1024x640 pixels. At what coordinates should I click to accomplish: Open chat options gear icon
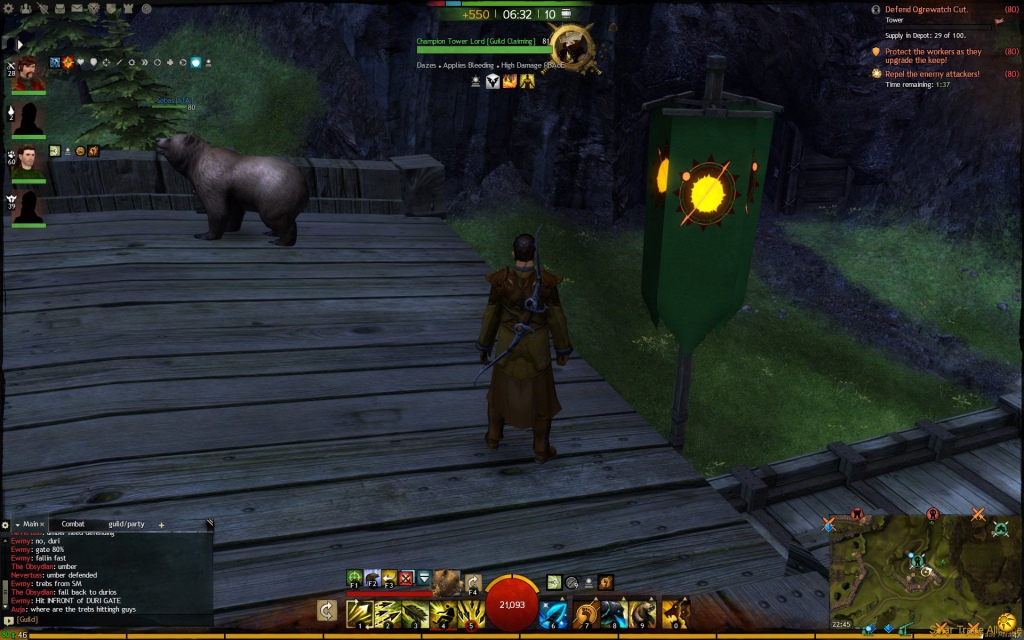pyautogui.click(x=5, y=524)
